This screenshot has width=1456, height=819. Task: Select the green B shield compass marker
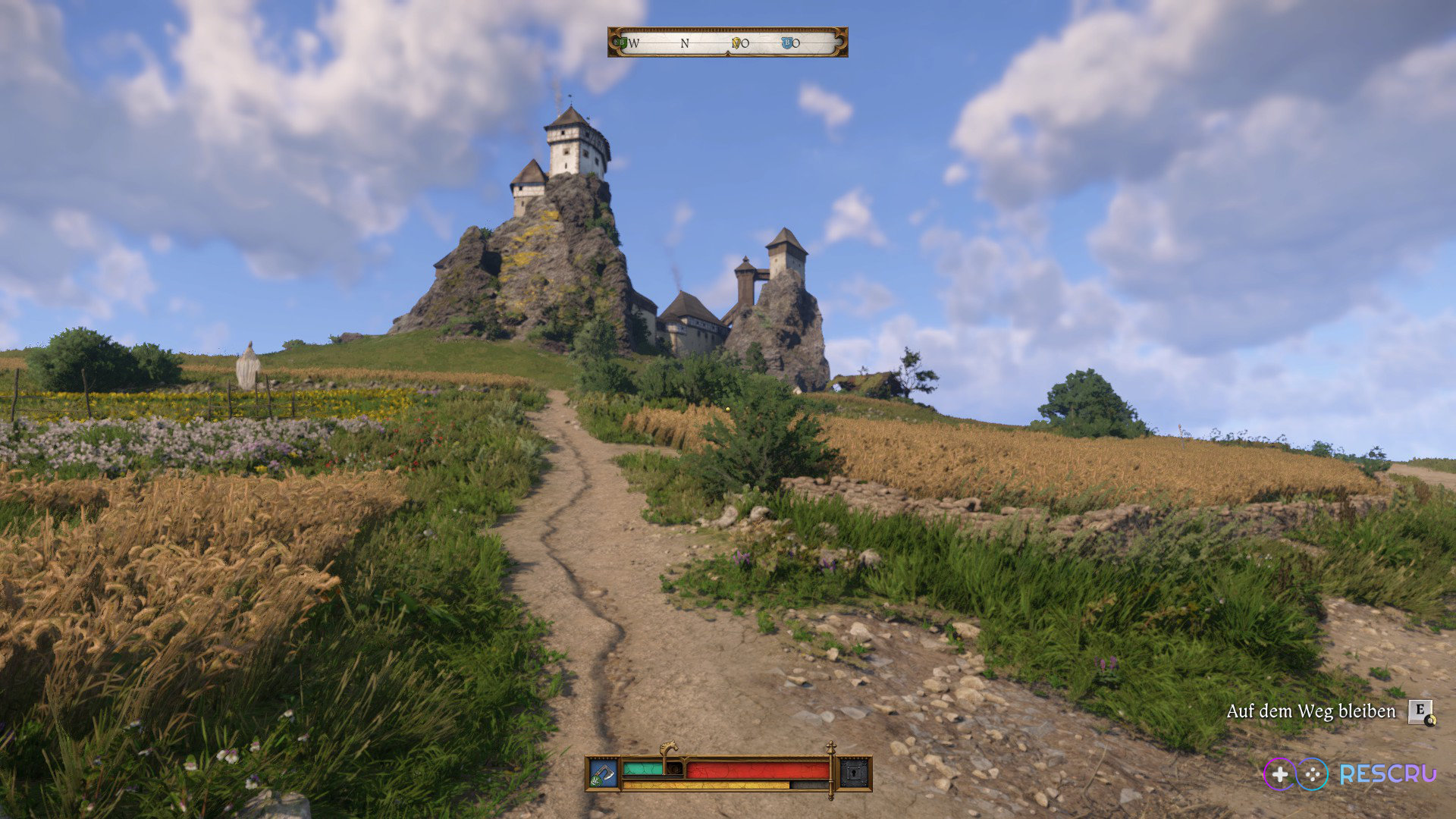[x=623, y=43]
